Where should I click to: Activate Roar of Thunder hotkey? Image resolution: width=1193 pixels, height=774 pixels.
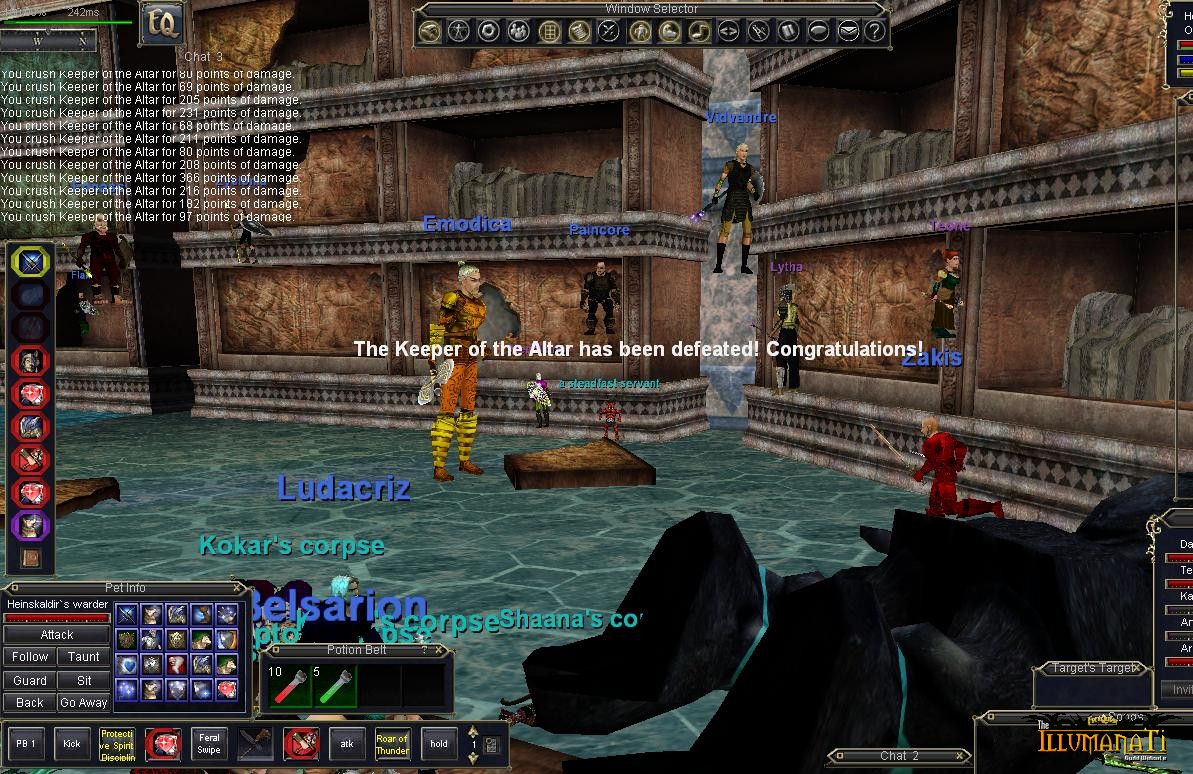tap(392, 744)
